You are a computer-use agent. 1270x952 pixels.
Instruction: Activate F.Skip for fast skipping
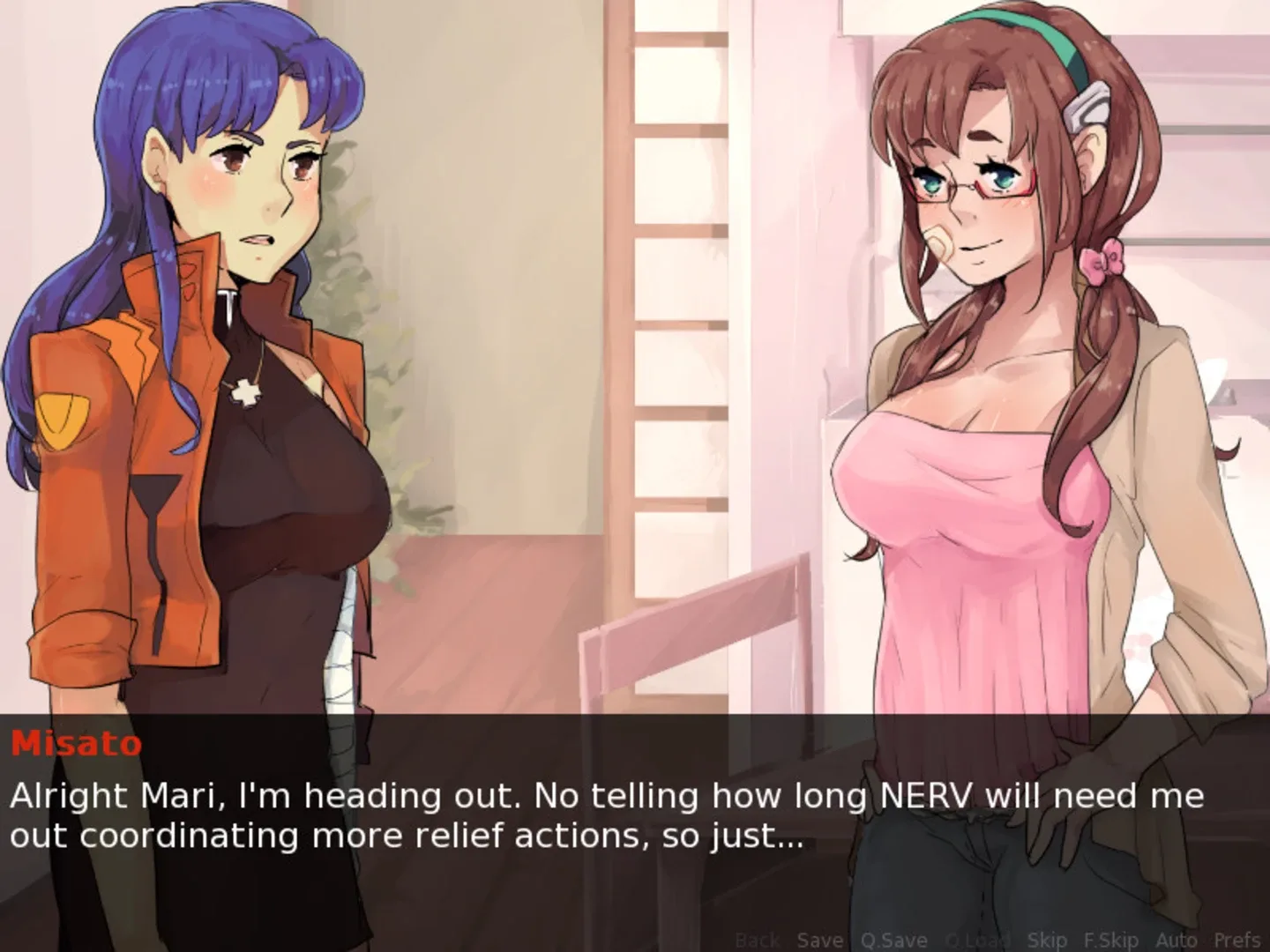click(1110, 940)
